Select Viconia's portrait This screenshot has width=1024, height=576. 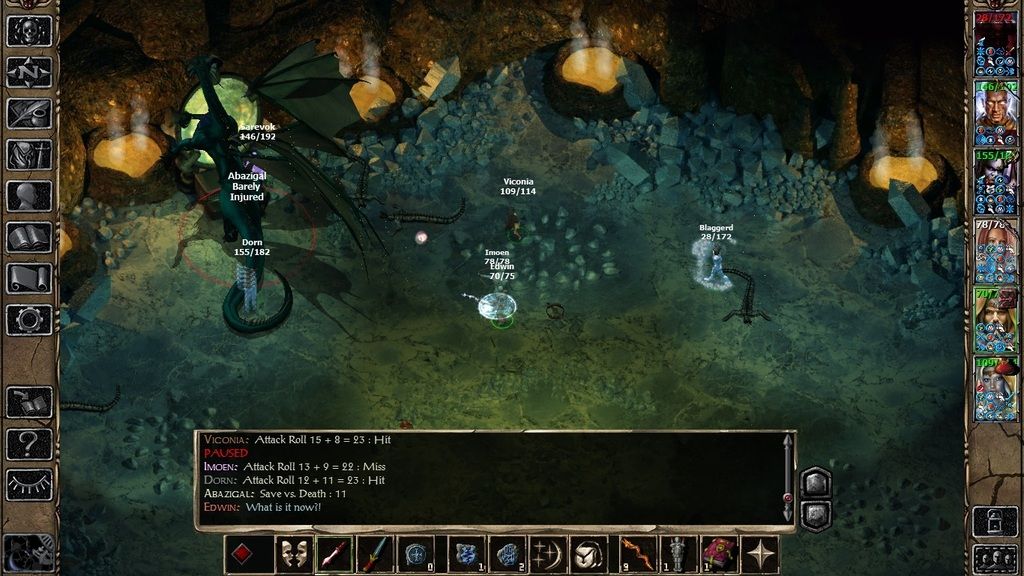[x=996, y=388]
